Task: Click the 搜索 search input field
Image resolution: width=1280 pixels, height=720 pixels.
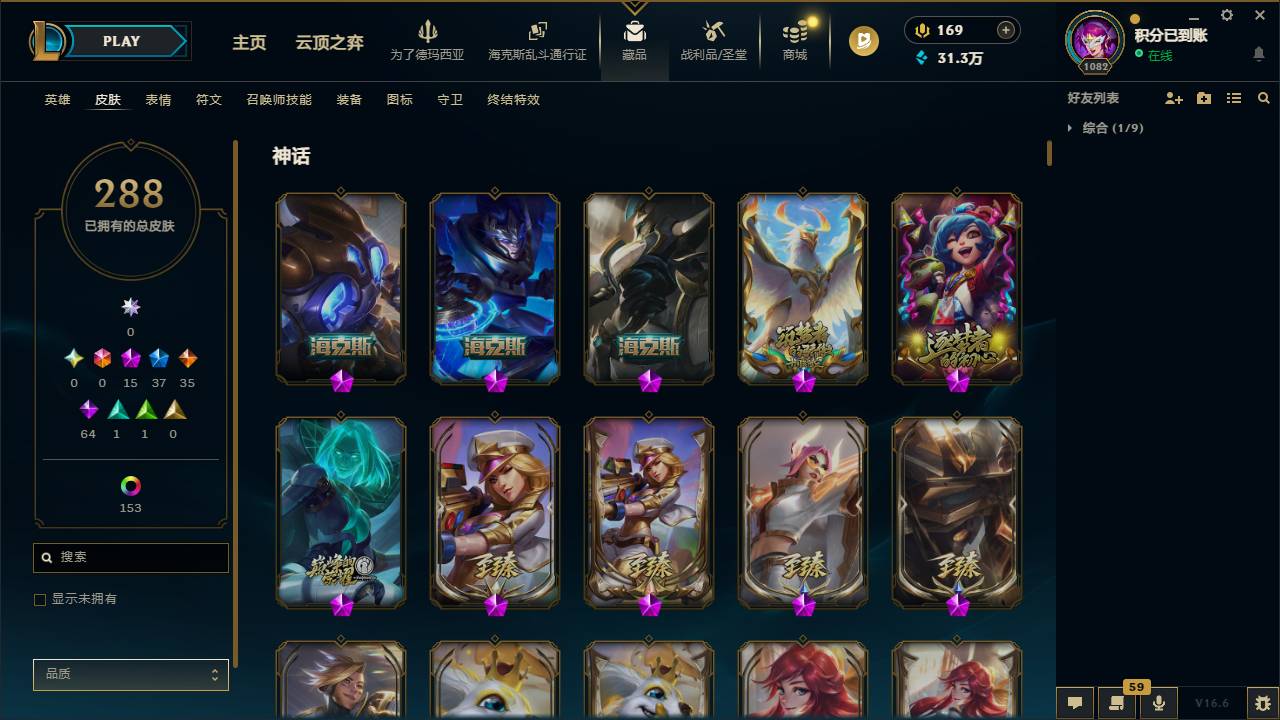Action: (130, 557)
